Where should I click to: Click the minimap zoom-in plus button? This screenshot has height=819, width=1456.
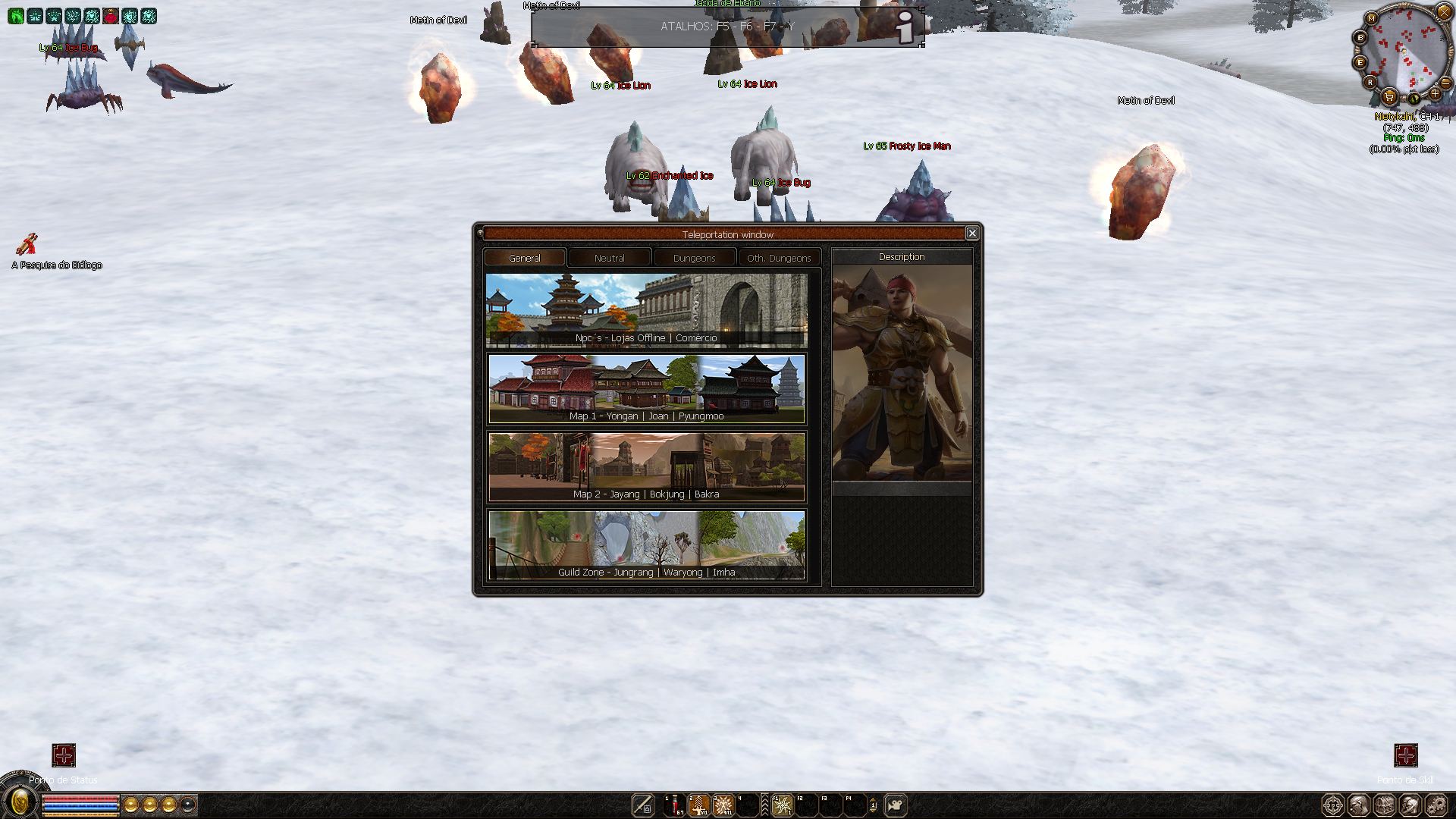[x=1436, y=95]
